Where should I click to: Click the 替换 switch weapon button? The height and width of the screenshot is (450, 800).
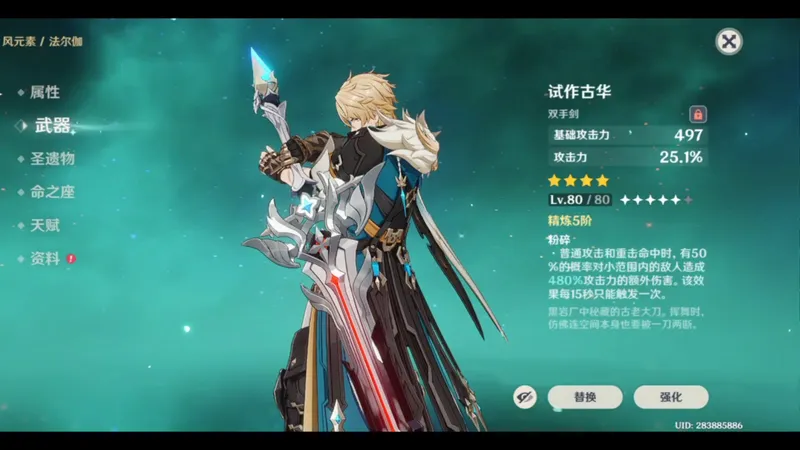585,397
